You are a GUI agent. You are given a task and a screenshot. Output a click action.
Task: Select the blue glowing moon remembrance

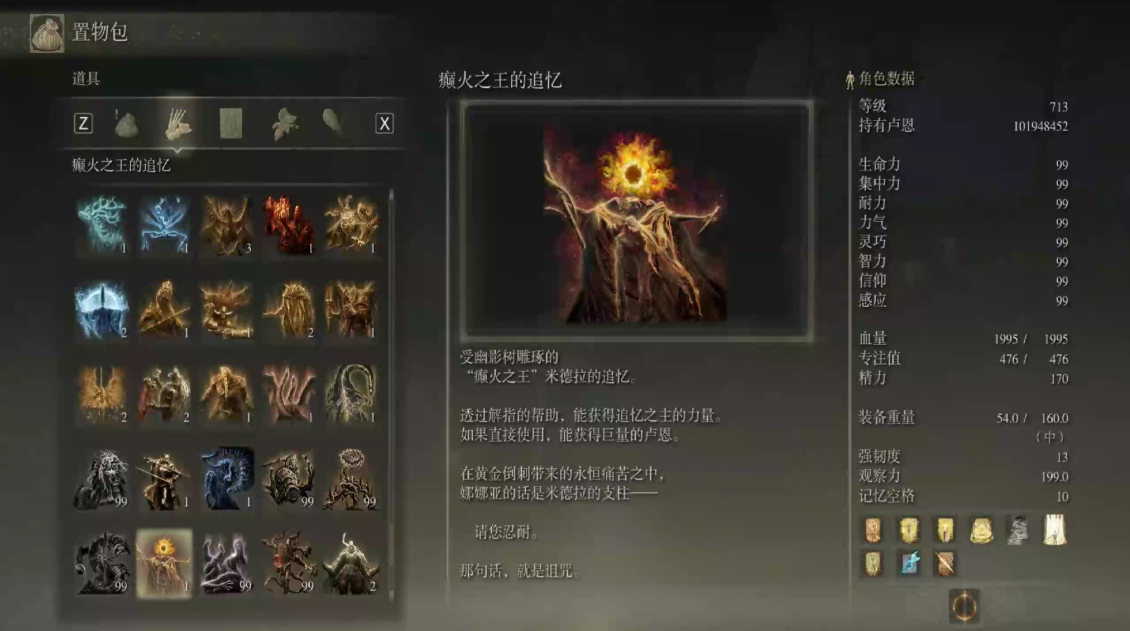[102, 308]
